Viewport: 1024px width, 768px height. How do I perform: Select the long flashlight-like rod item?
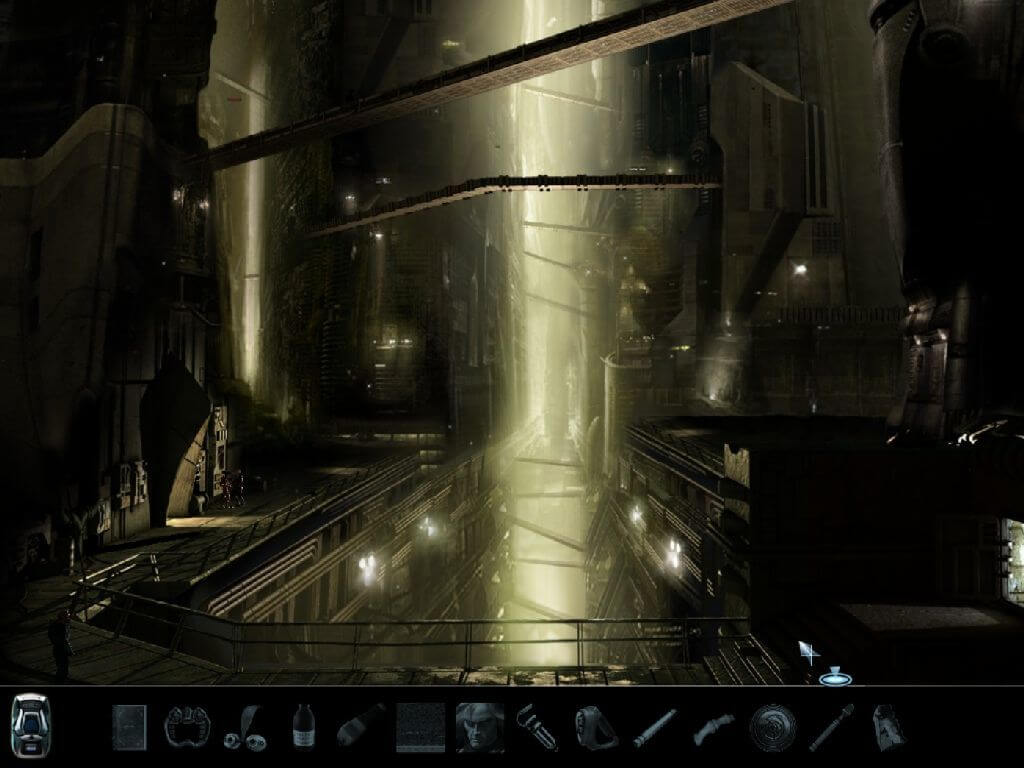pyautogui.click(x=831, y=727)
